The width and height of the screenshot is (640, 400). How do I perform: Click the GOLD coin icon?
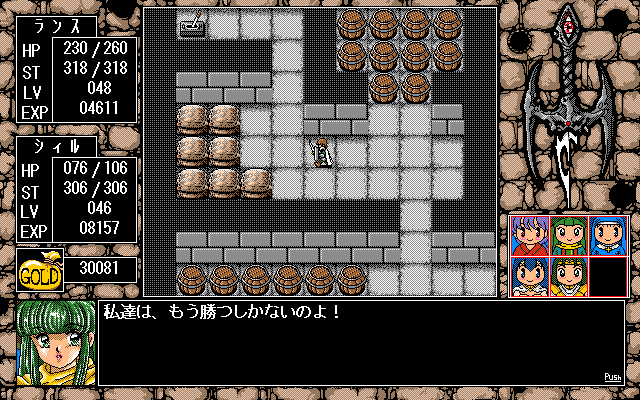41,271
